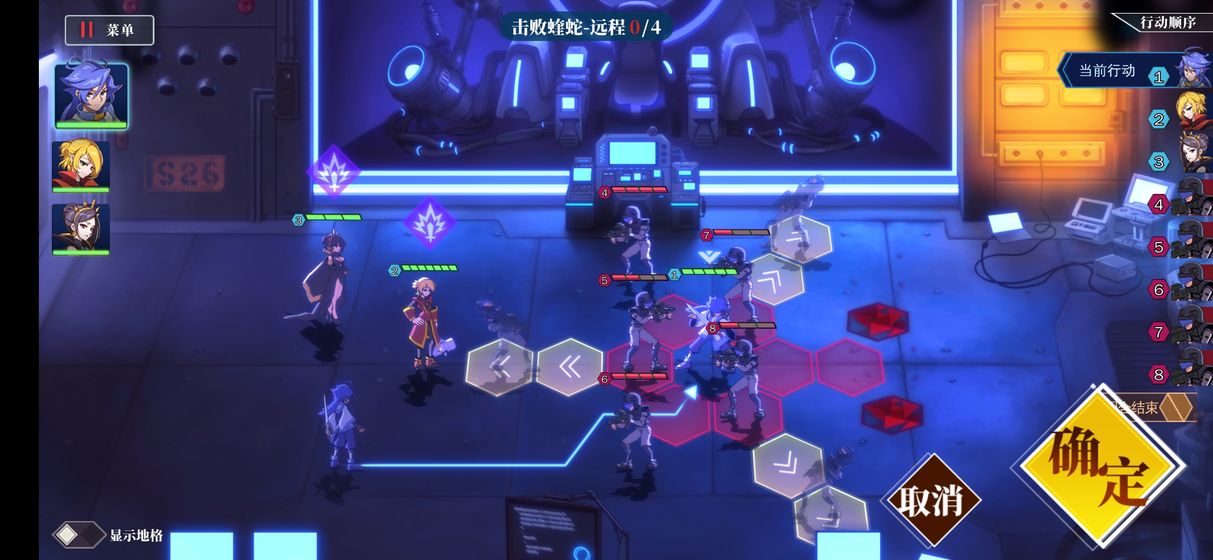Select enemy soldier in turn slot 6
This screenshot has height=560, width=1213.
[x=1191, y=288]
